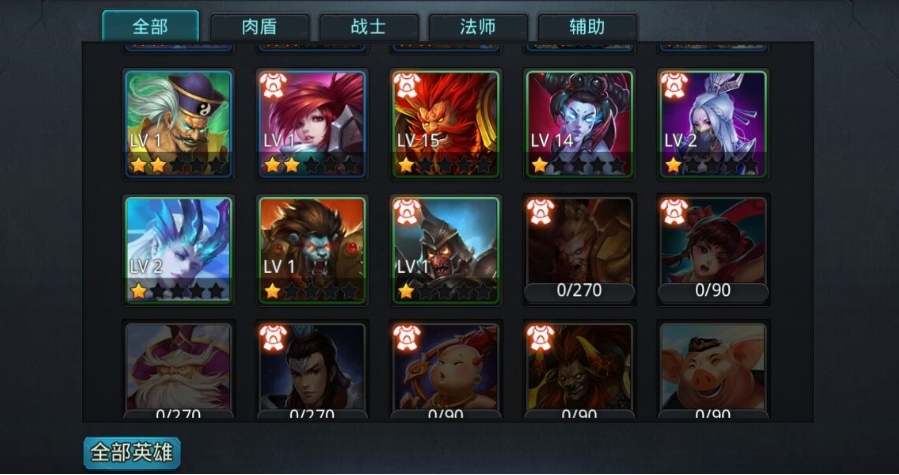
Task: Show the 法师 hero category
Action: click(477, 27)
